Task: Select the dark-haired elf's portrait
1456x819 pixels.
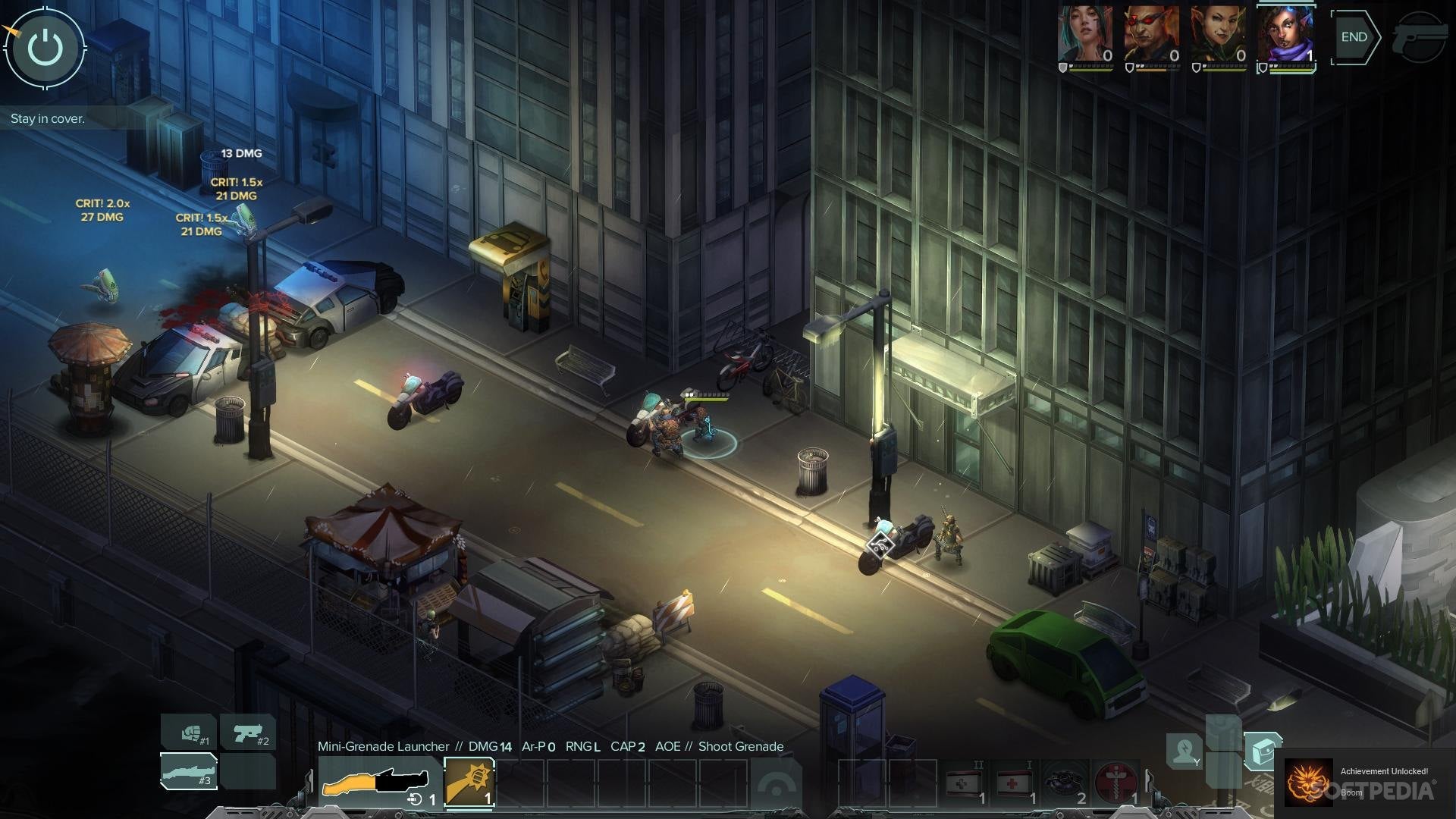Action: coord(1218,35)
